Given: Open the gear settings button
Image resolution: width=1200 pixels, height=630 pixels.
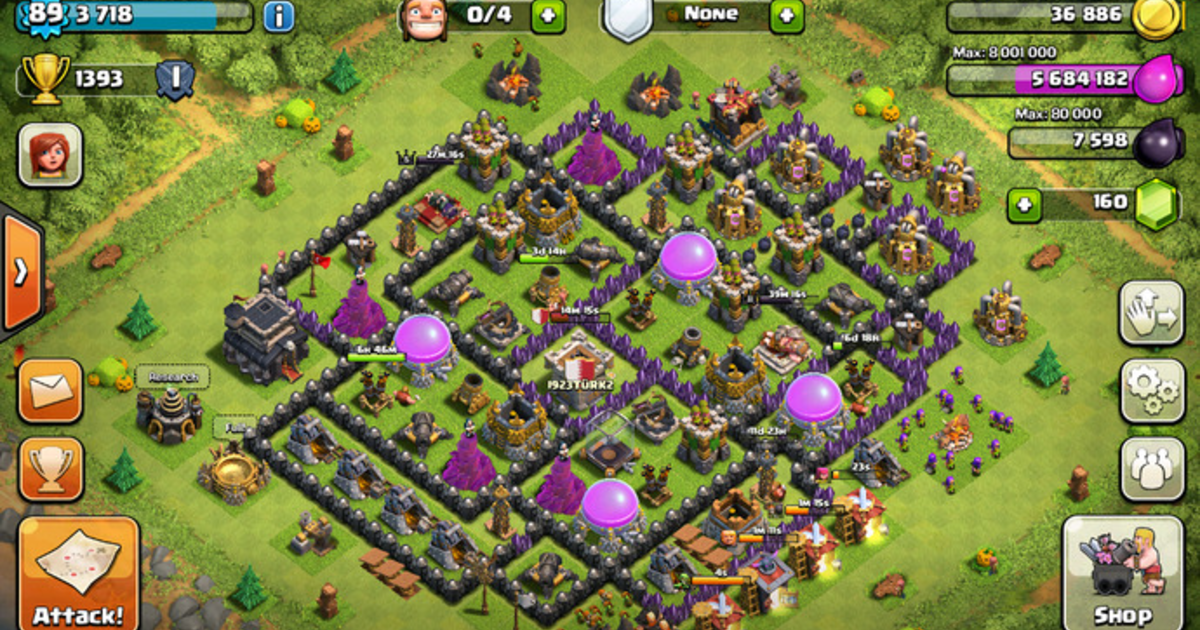Looking at the screenshot, I should tap(1151, 391).
